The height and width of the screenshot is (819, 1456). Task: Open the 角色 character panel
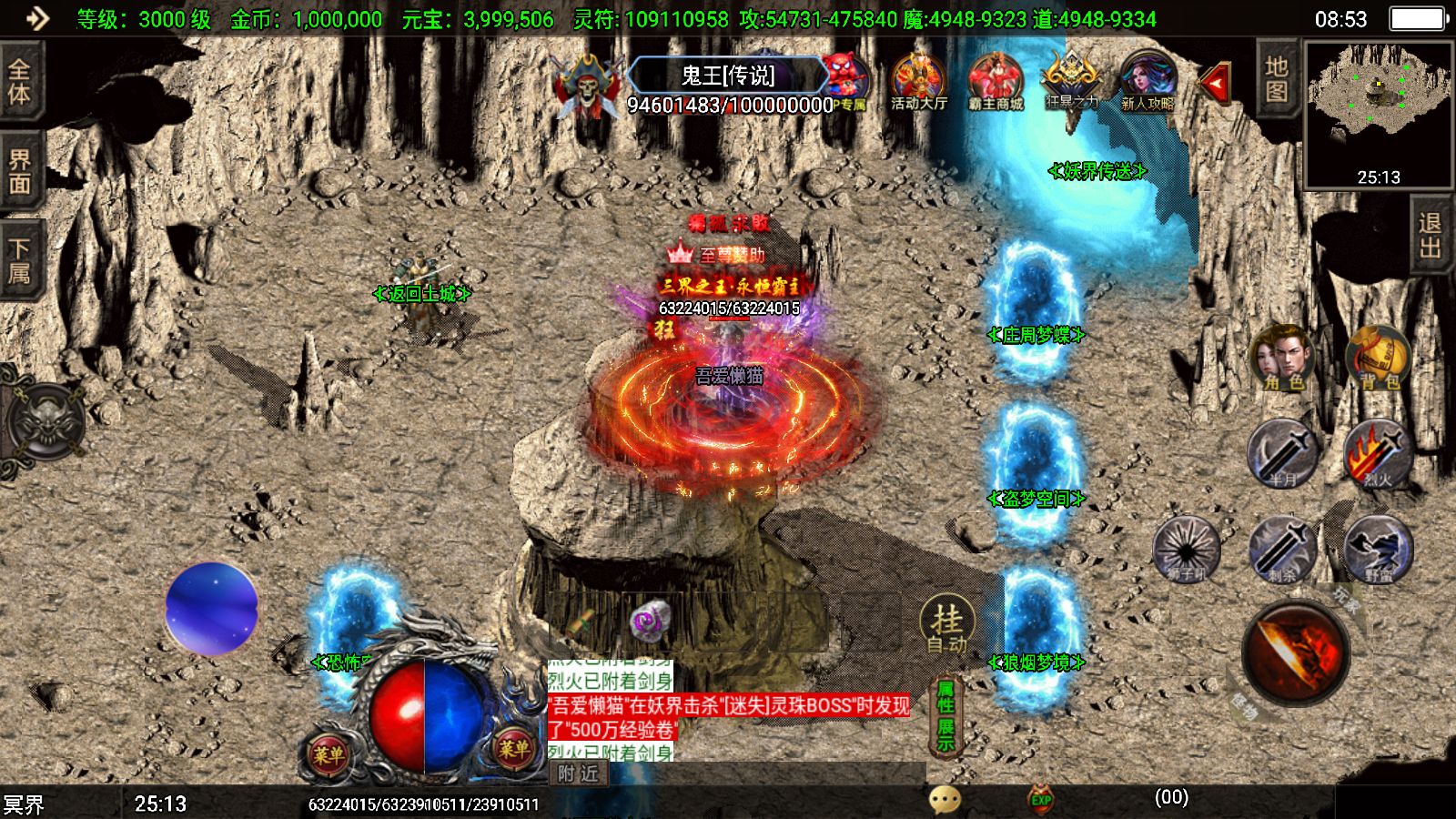[x=1282, y=358]
